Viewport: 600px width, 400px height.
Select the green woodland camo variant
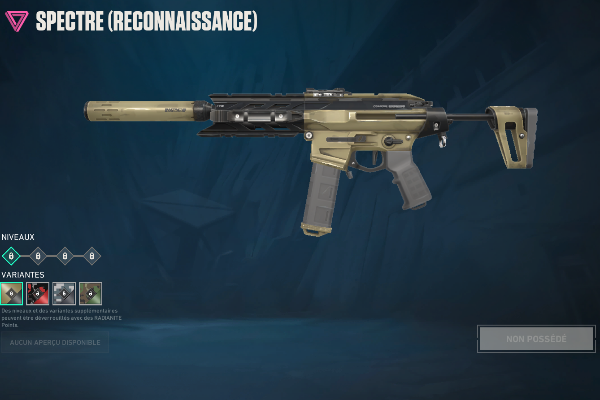91,293
